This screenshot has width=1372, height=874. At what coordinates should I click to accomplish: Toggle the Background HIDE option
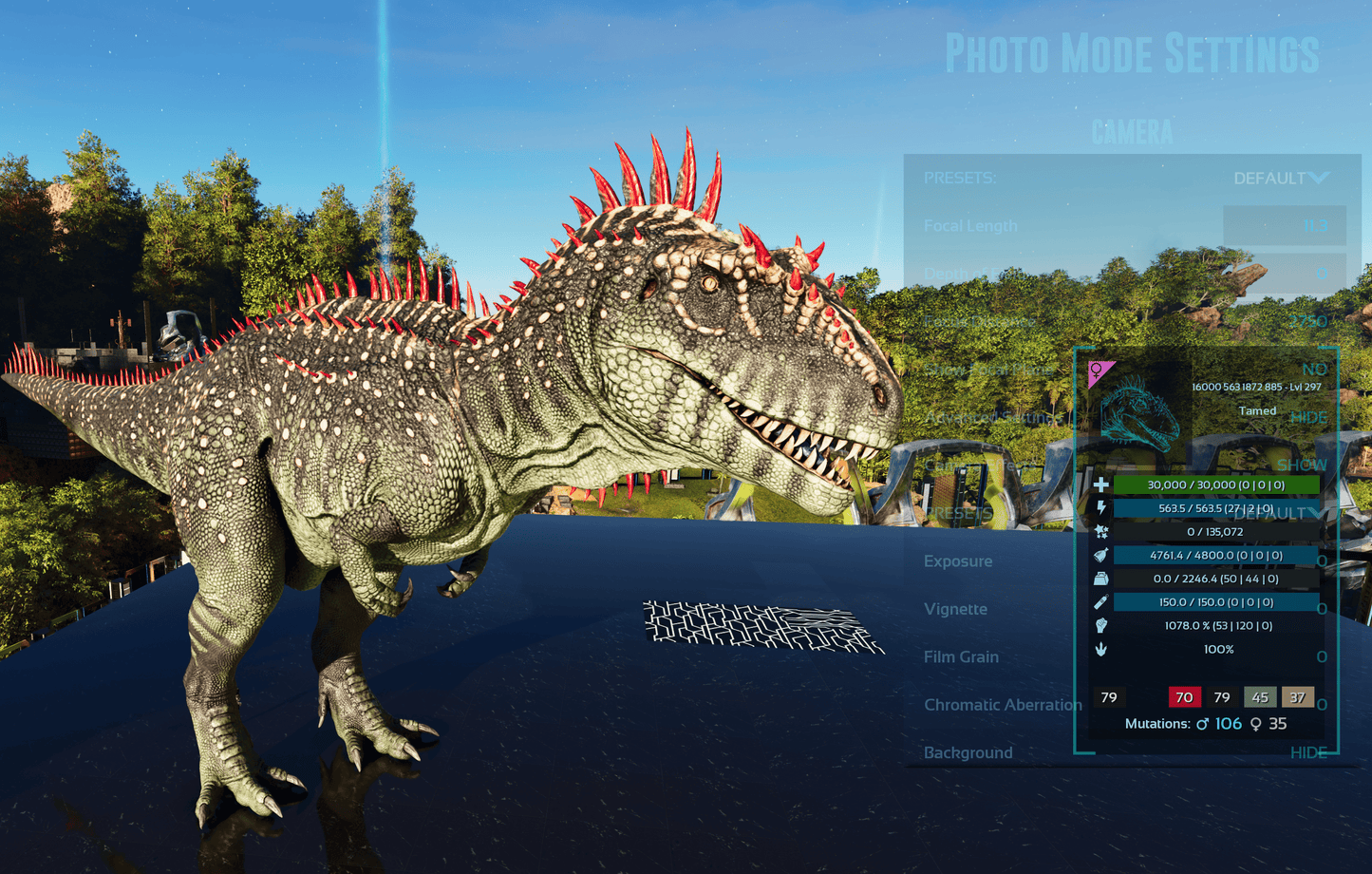point(1308,752)
